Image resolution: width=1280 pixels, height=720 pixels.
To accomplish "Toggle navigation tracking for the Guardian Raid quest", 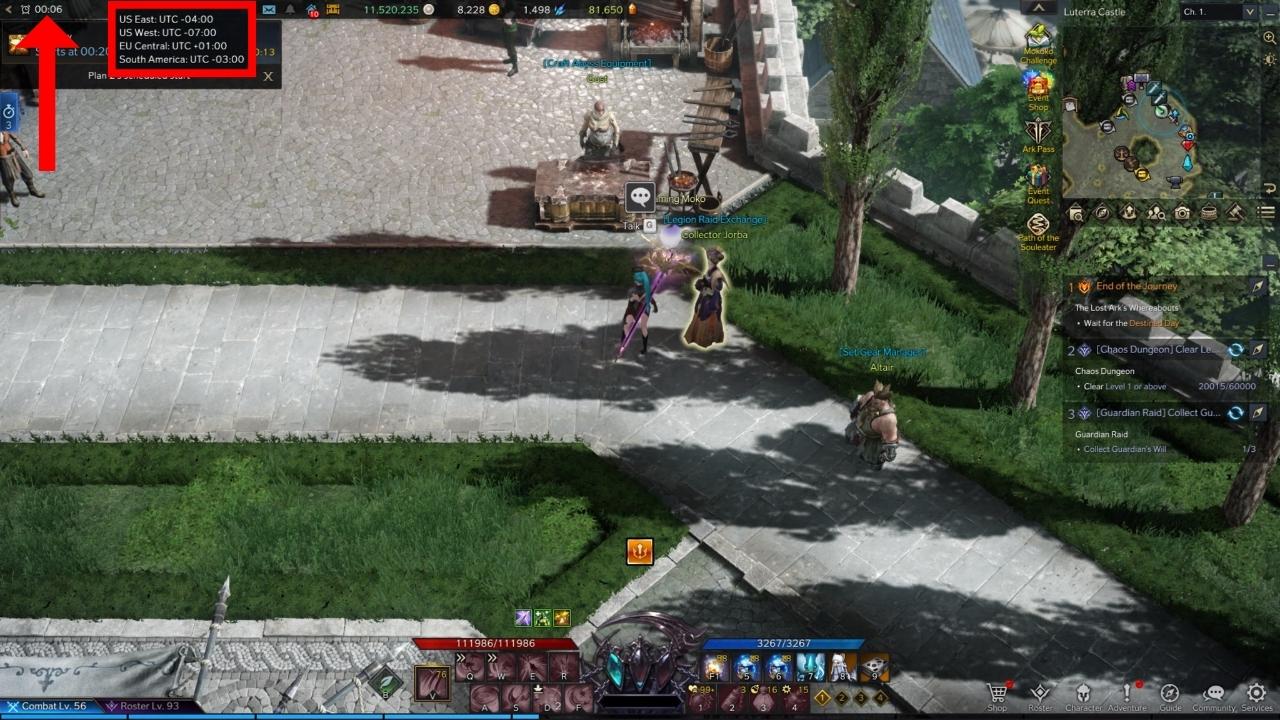I will pos(1256,412).
